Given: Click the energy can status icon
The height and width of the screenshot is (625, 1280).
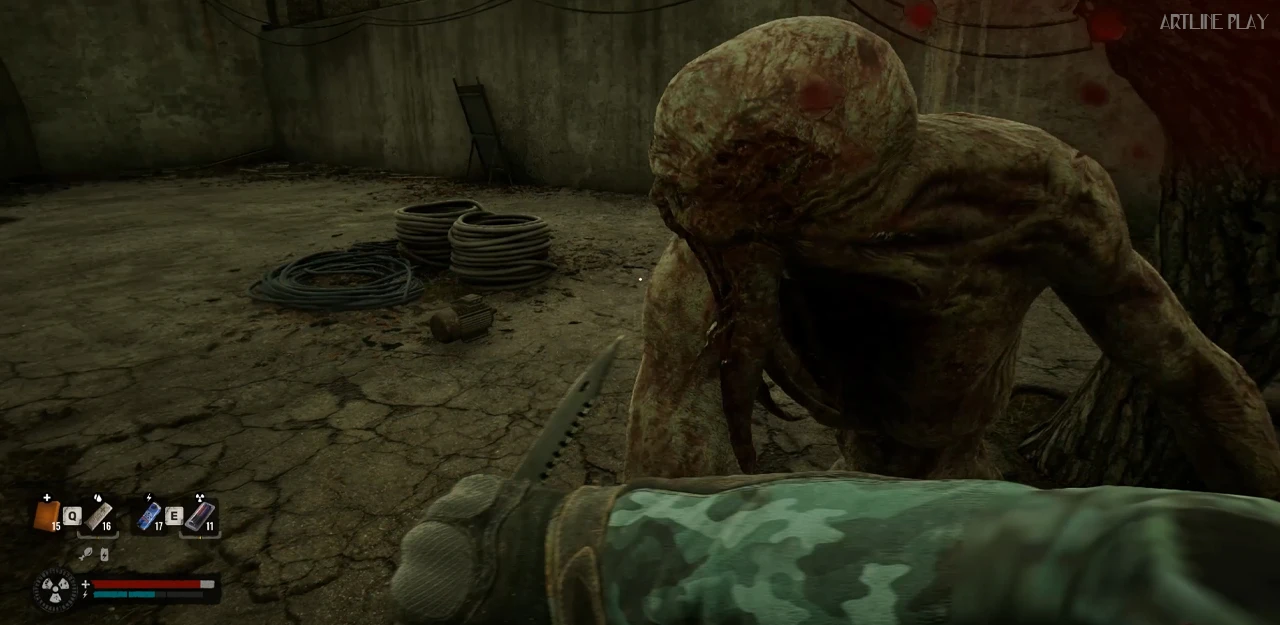Looking at the screenshot, I should [x=104, y=554].
